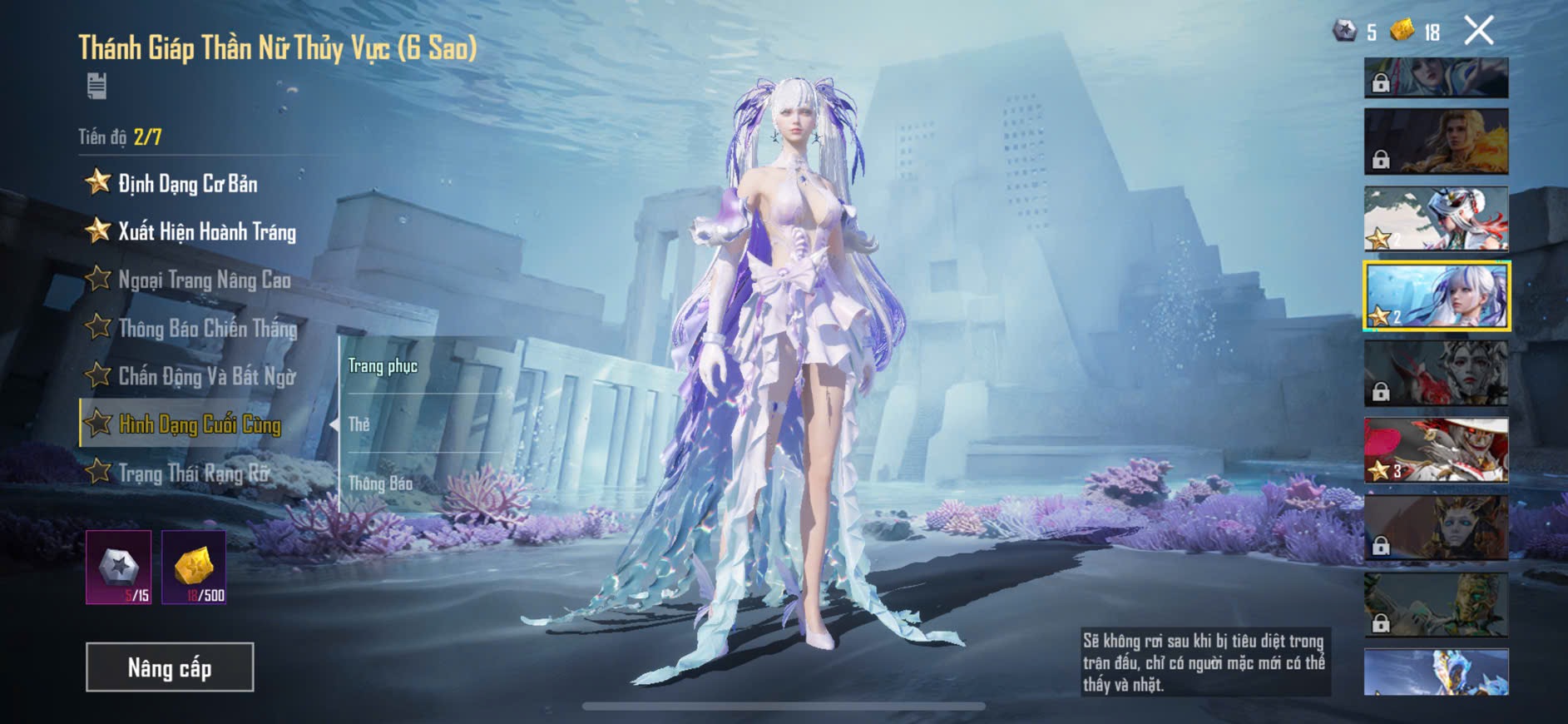Viewport: 1568px width, 724px height.
Task: Choose Chấn Động Và Bất Ngờ level
Action: pos(206,376)
